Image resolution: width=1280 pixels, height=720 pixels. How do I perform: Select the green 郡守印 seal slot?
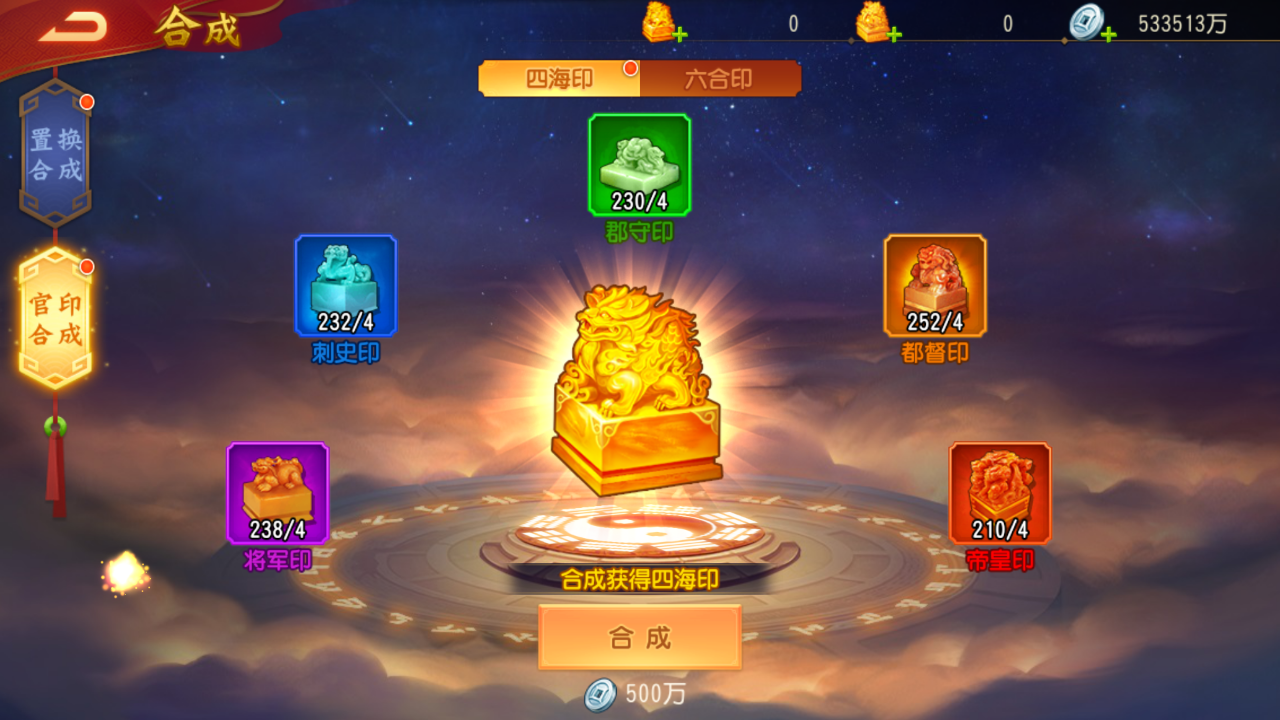639,165
